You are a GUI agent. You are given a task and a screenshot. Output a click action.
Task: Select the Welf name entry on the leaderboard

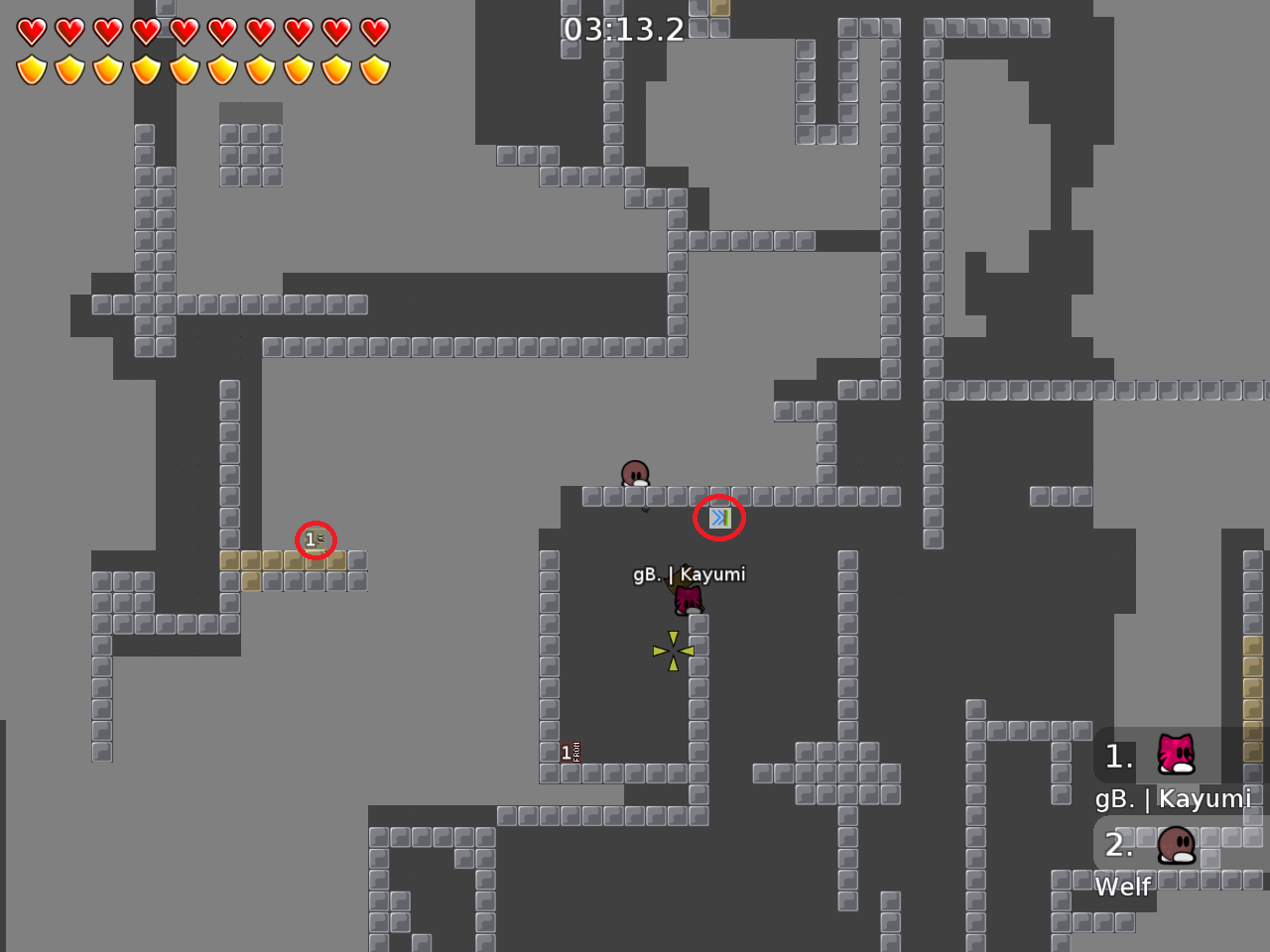1122,888
